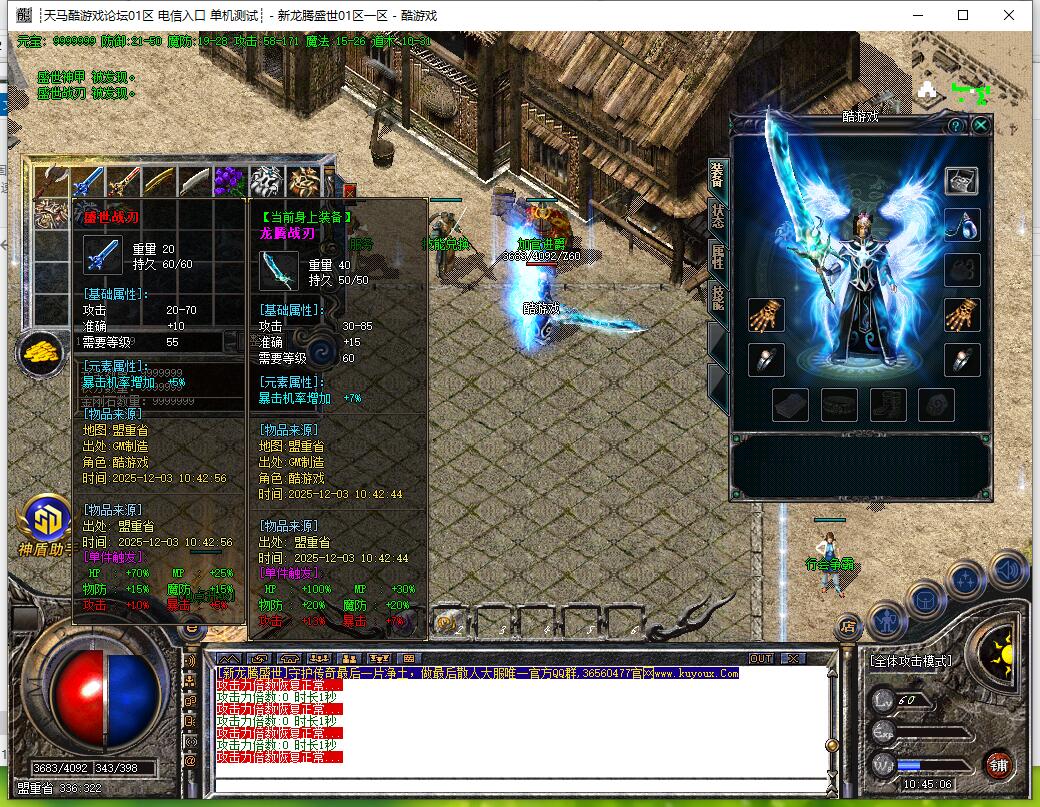Click the left golden gauntlet slot
1040x807 pixels.
(x=766, y=315)
